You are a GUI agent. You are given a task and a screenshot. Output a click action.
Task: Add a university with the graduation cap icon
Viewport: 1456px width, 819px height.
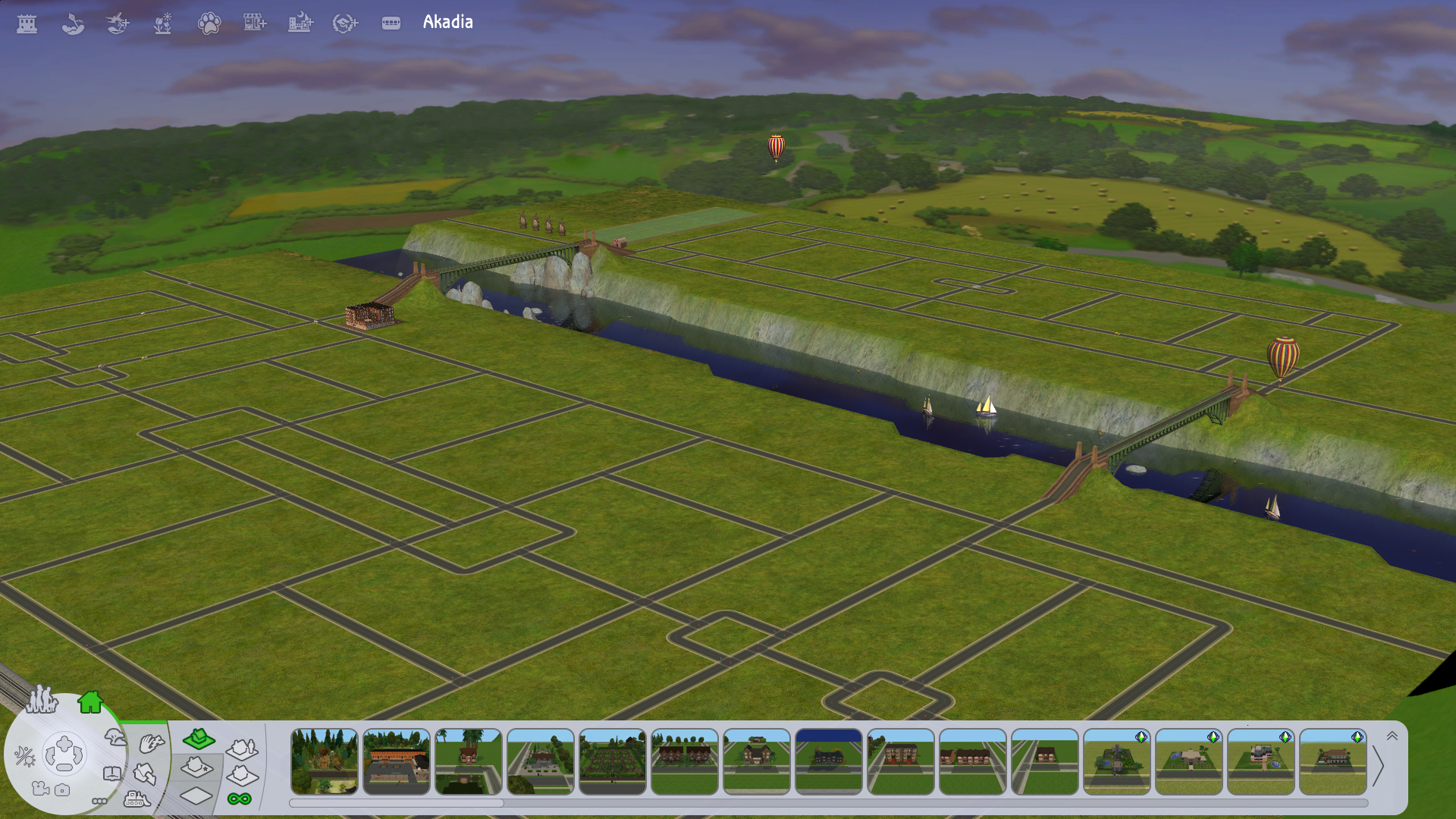[345, 24]
